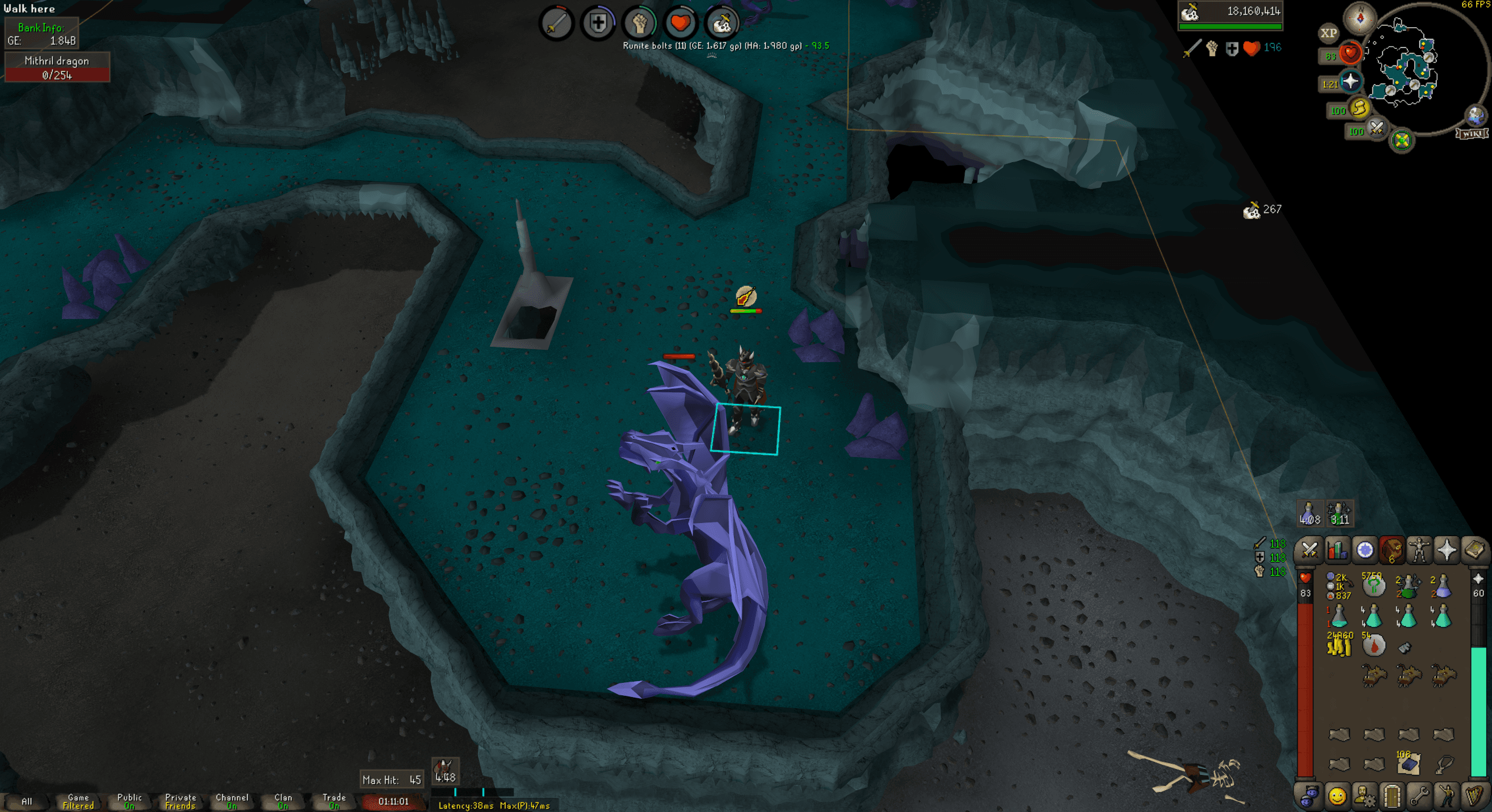Select the Walk here option
The width and height of the screenshot is (1492, 812).
pos(29,8)
